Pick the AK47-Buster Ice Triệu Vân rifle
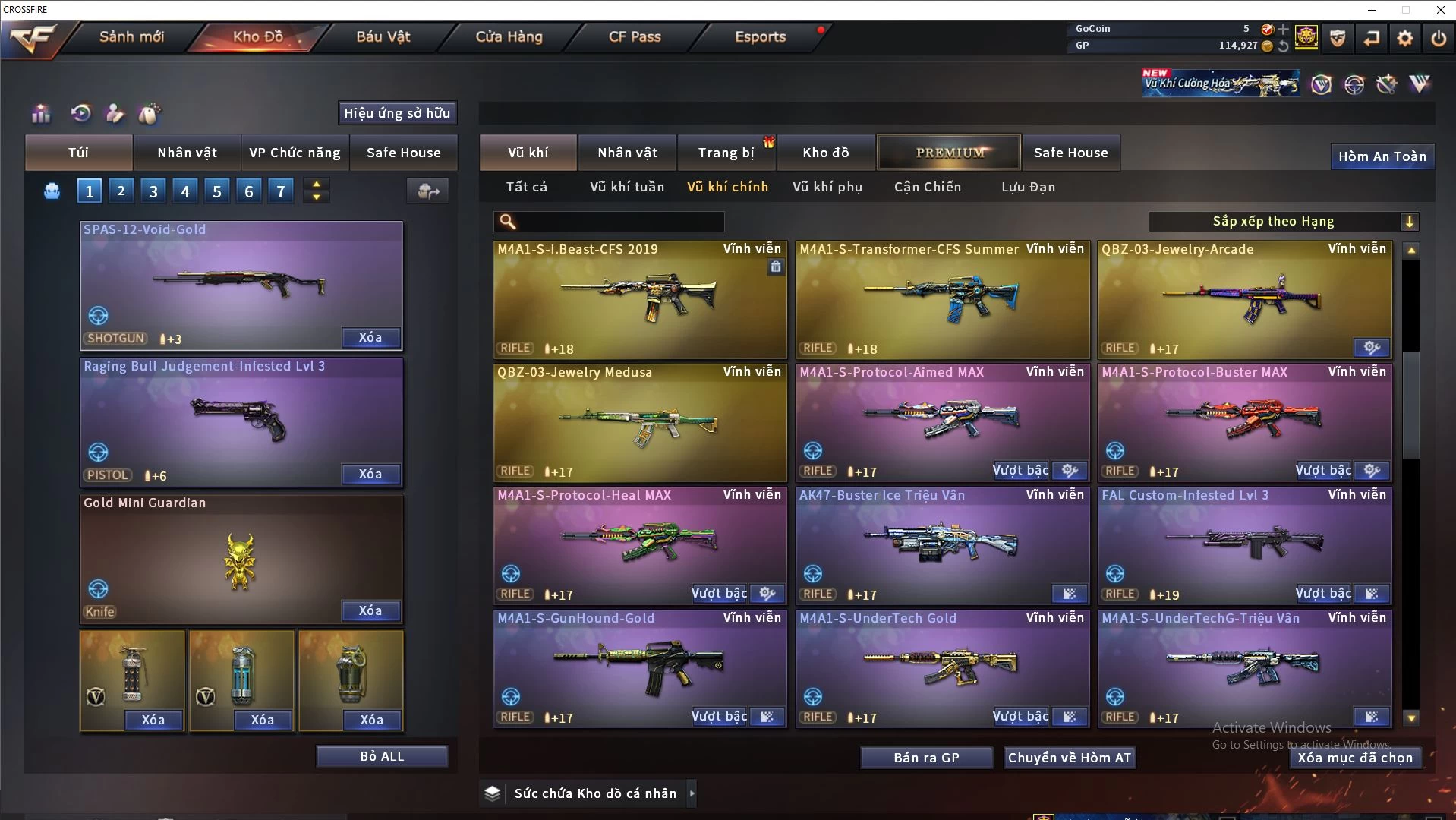This screenshot has height=820, width=1456. coord(942,544)
